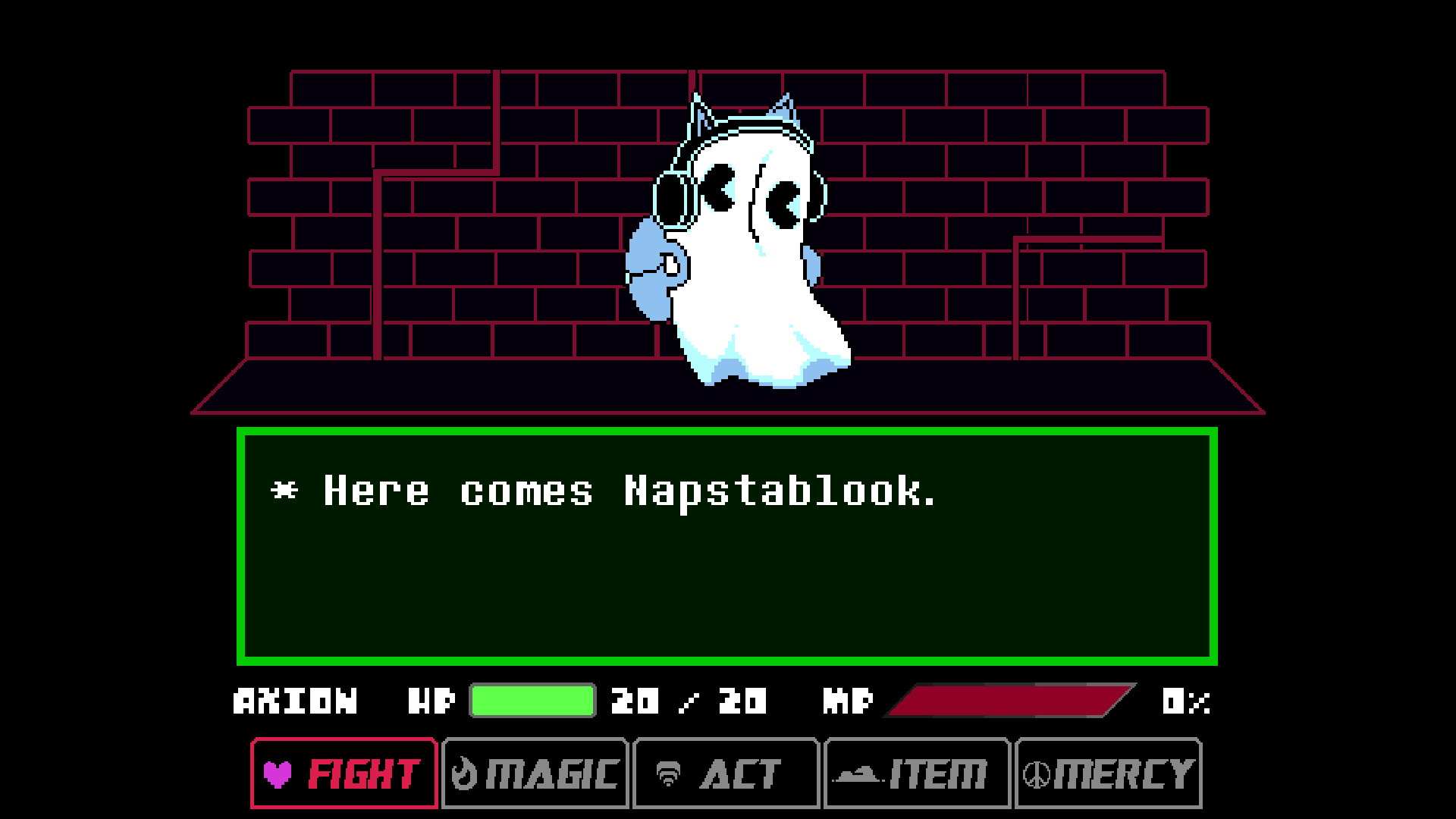The width and height of the screenshot is (1456, 819).
Task: Click the HP label in the status bar
Action: [429, 701]
